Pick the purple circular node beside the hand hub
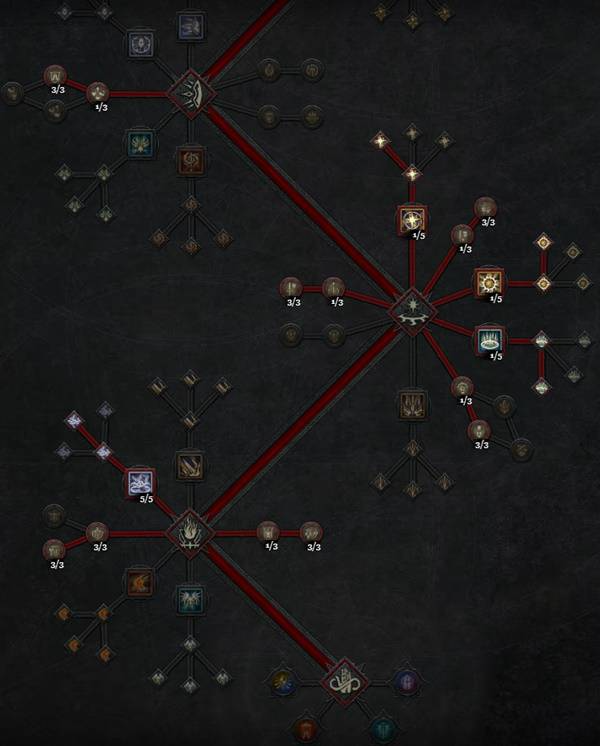This screenshot has width=600, height=746. tap(407, 682)
